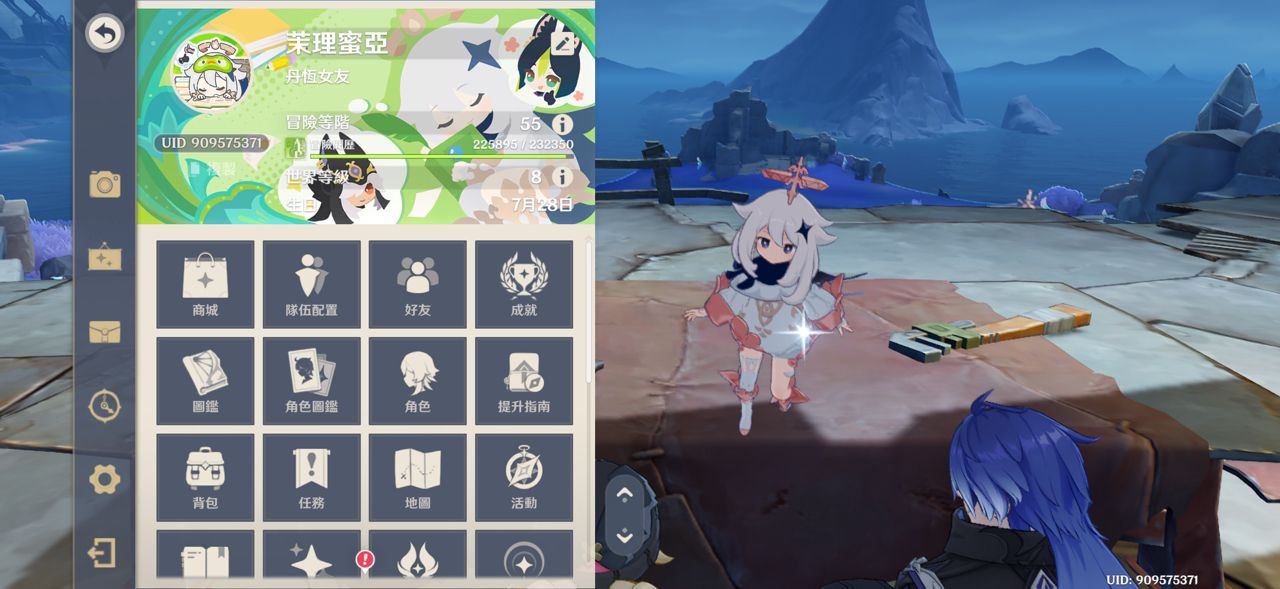This screenshot has height=589, width=1280.
Task: Open the 成就 achievements tile
Action: click(523, 284)
